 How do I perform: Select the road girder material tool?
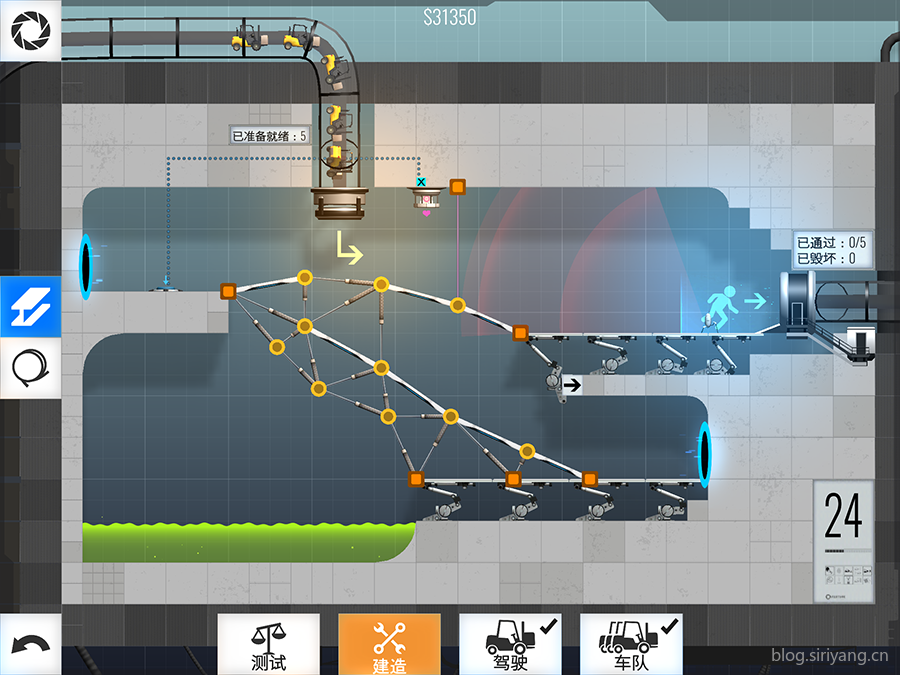(30, 307)
